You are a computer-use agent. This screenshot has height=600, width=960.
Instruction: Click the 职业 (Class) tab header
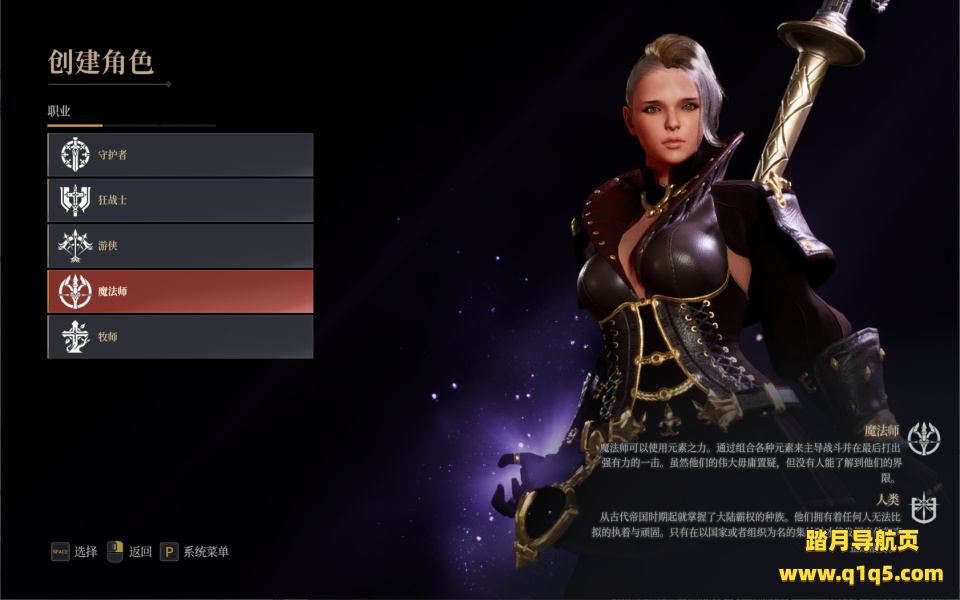(60, 111)
